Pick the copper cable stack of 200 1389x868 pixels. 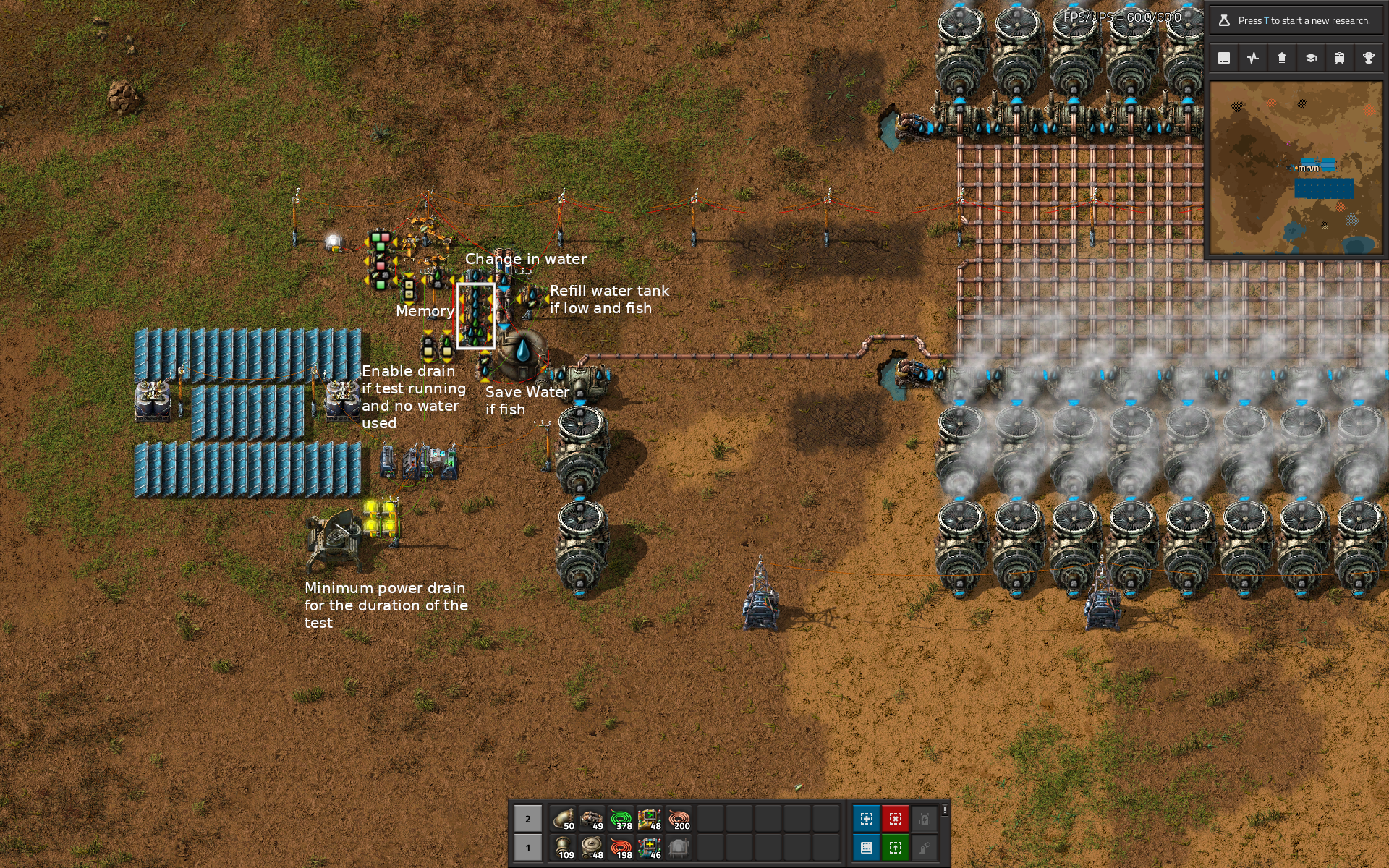(679, 819)
